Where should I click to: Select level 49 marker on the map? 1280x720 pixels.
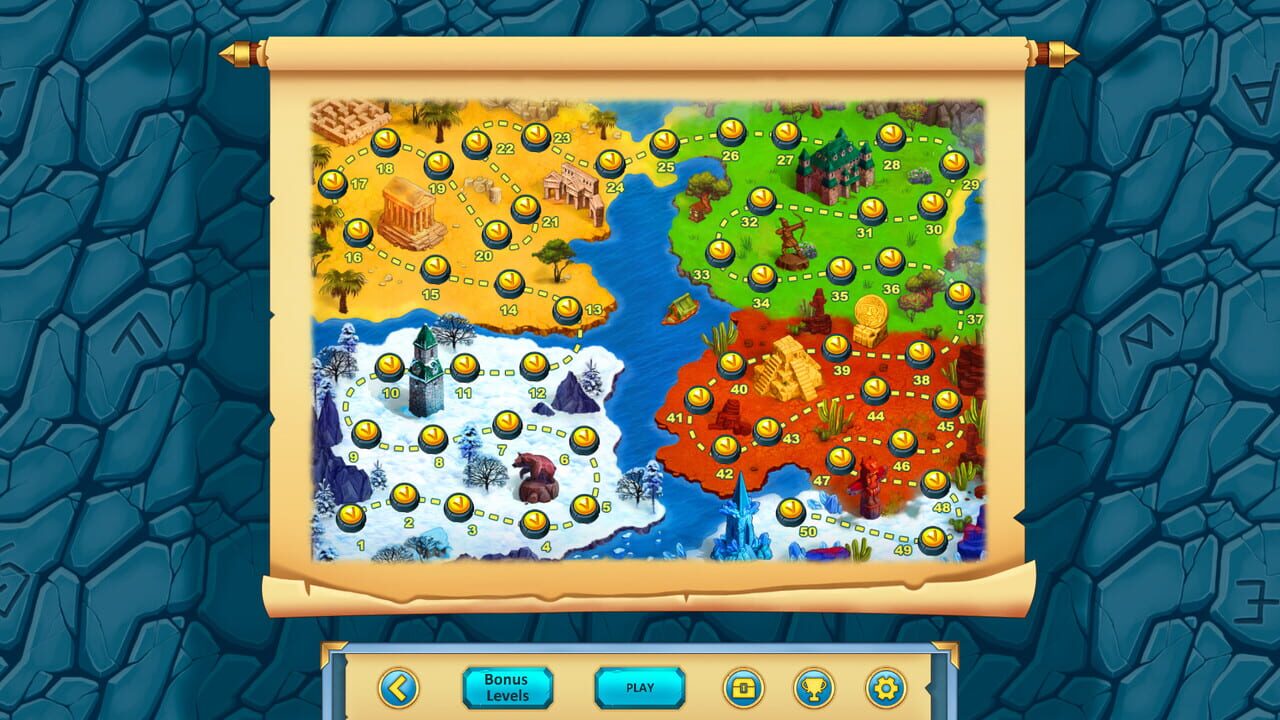(933, 540)
